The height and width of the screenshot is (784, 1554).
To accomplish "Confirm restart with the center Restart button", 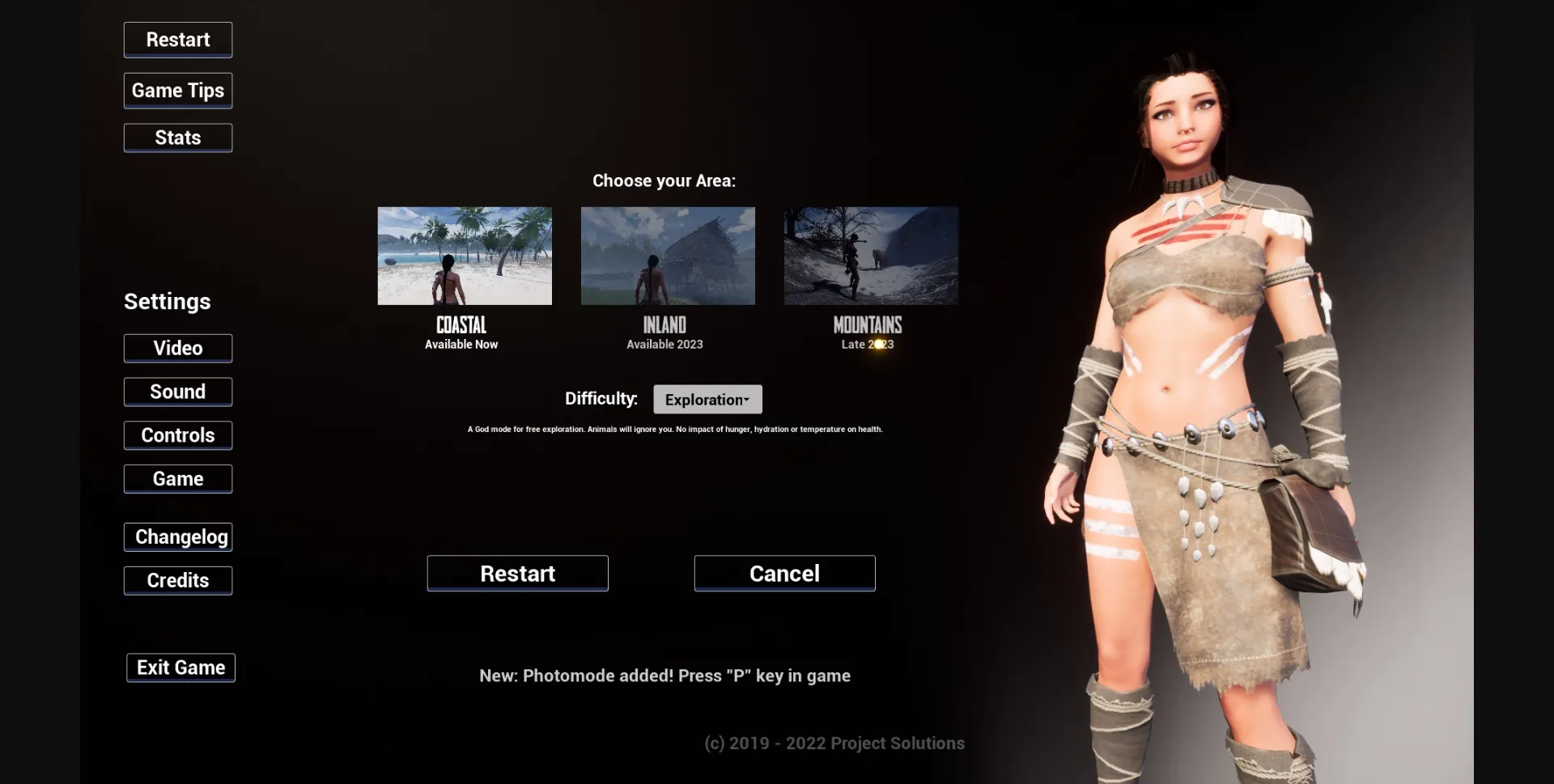I will [x=517, y=573].
